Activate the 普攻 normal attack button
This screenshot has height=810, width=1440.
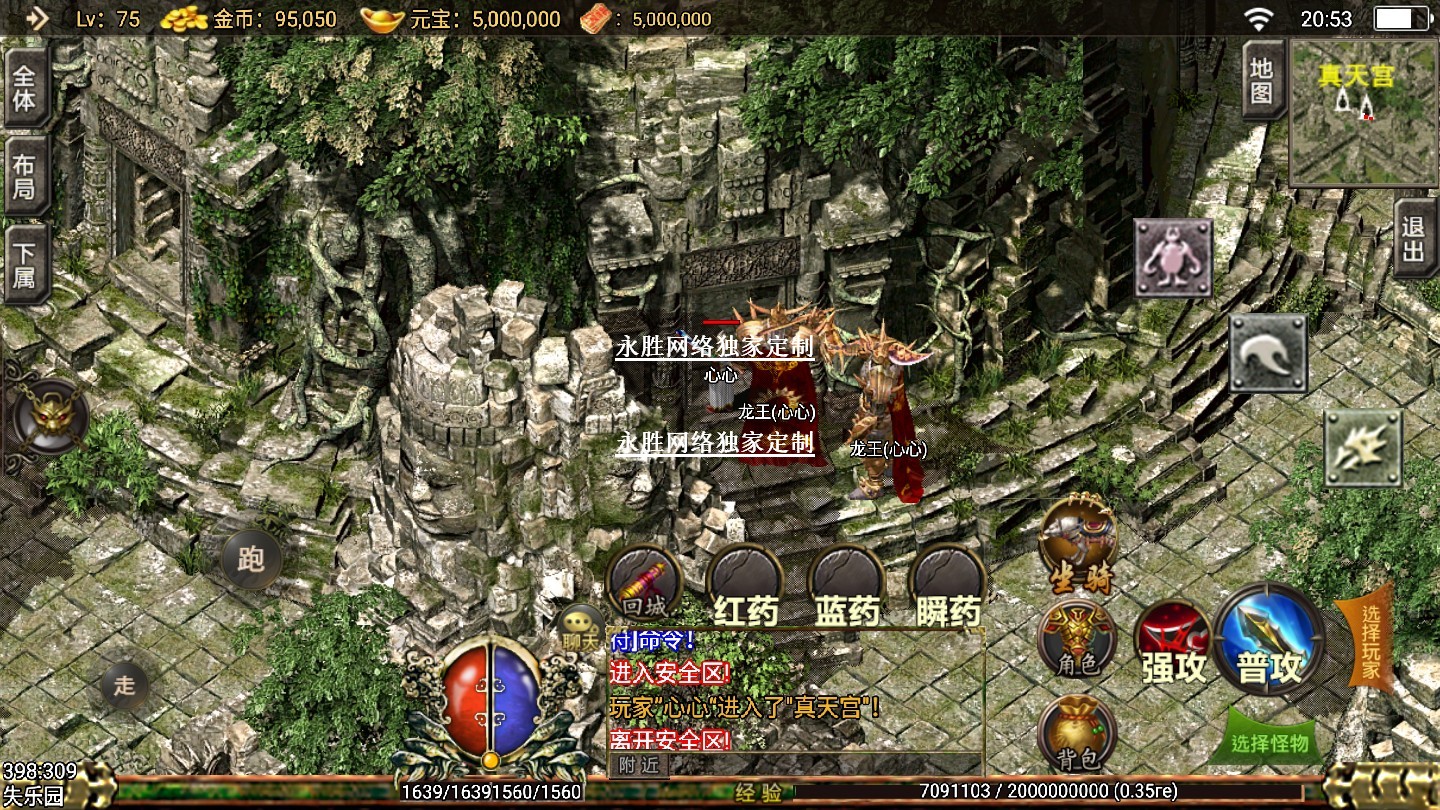1270,640
